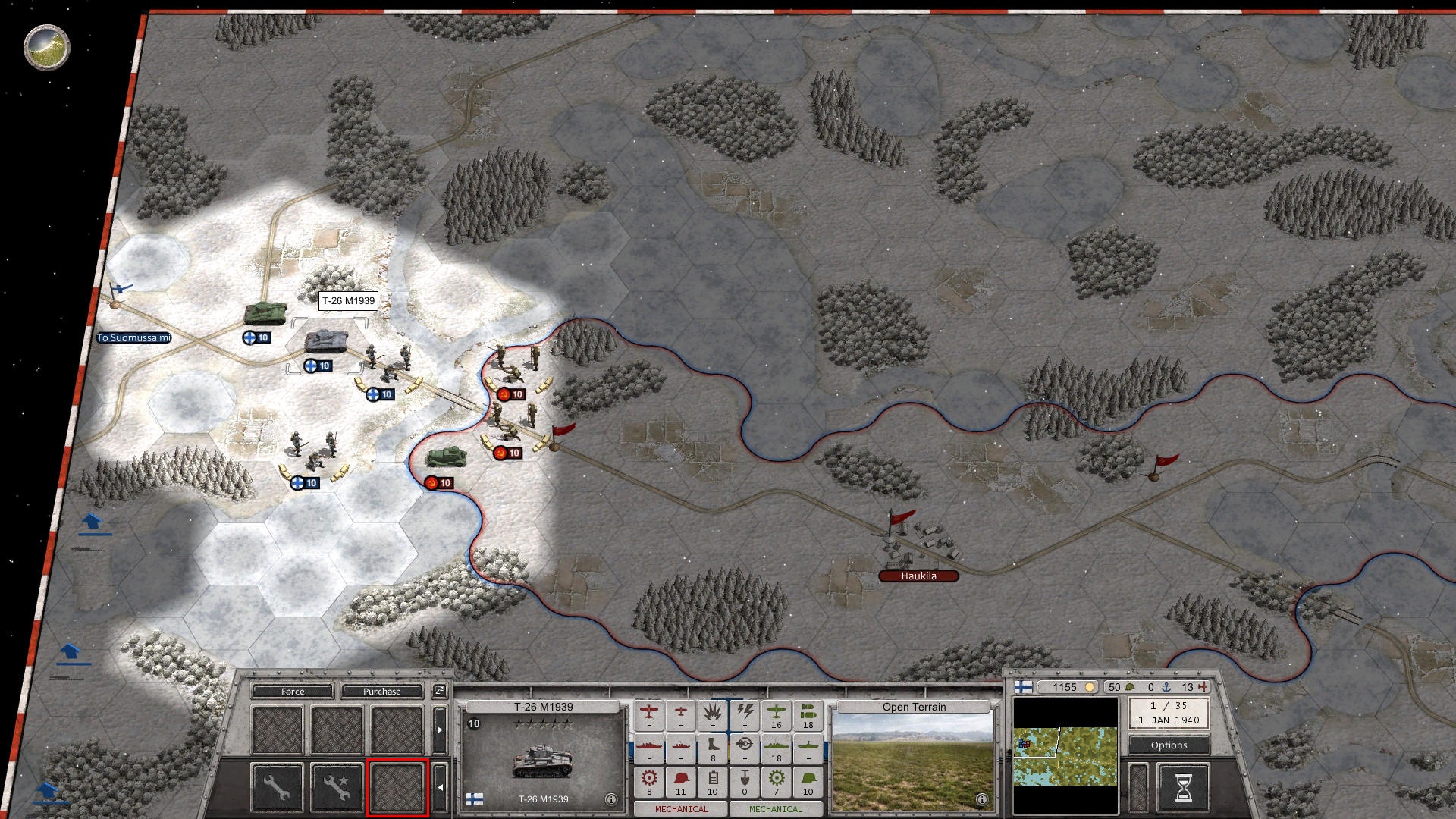Image resolution: width=1456 pixels, height=819 pixels.
Task: Click the entrenchment shovel stat icon
Action: point(745,779)
